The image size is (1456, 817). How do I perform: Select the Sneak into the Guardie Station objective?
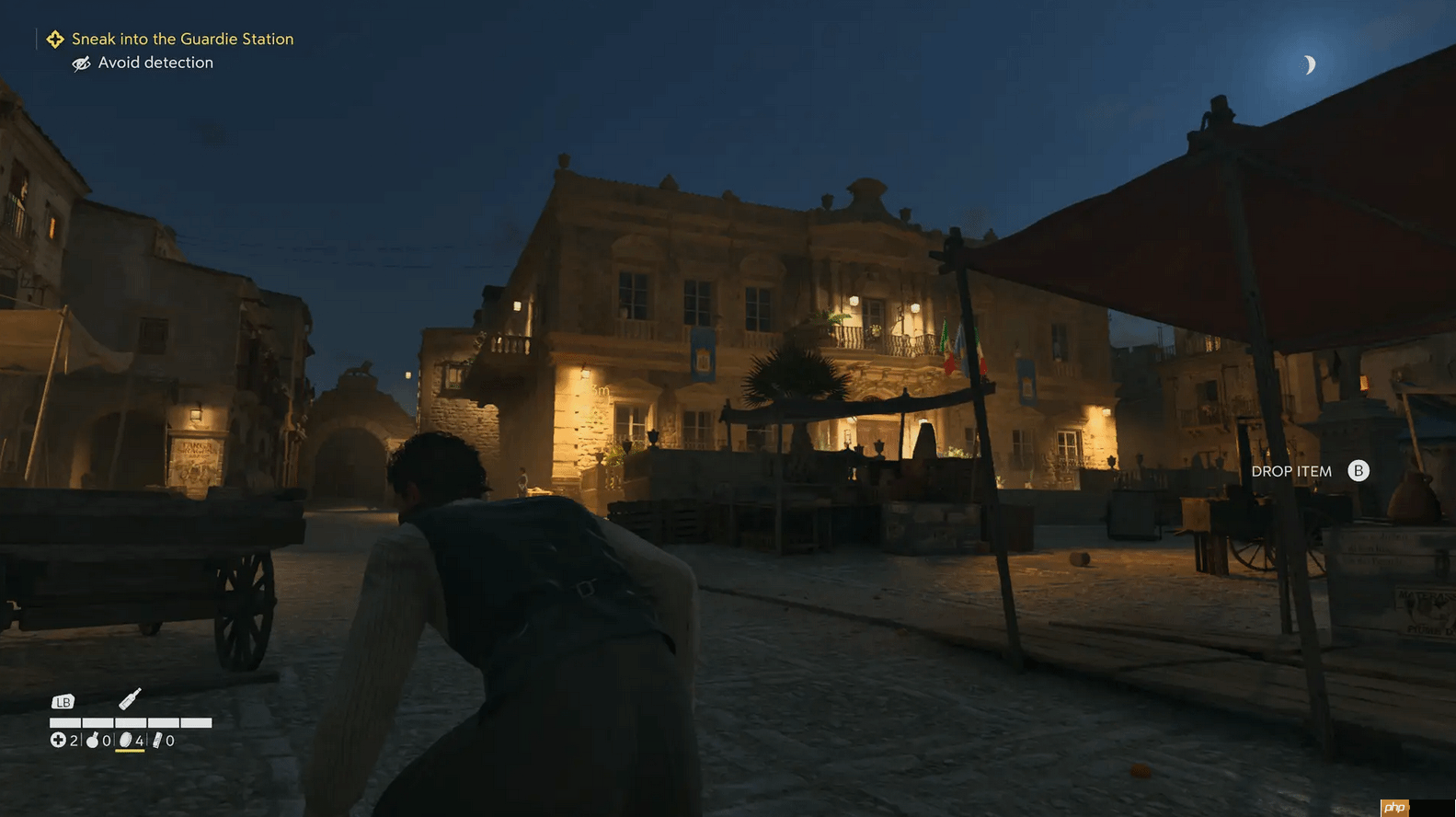[x=182, y=39]
